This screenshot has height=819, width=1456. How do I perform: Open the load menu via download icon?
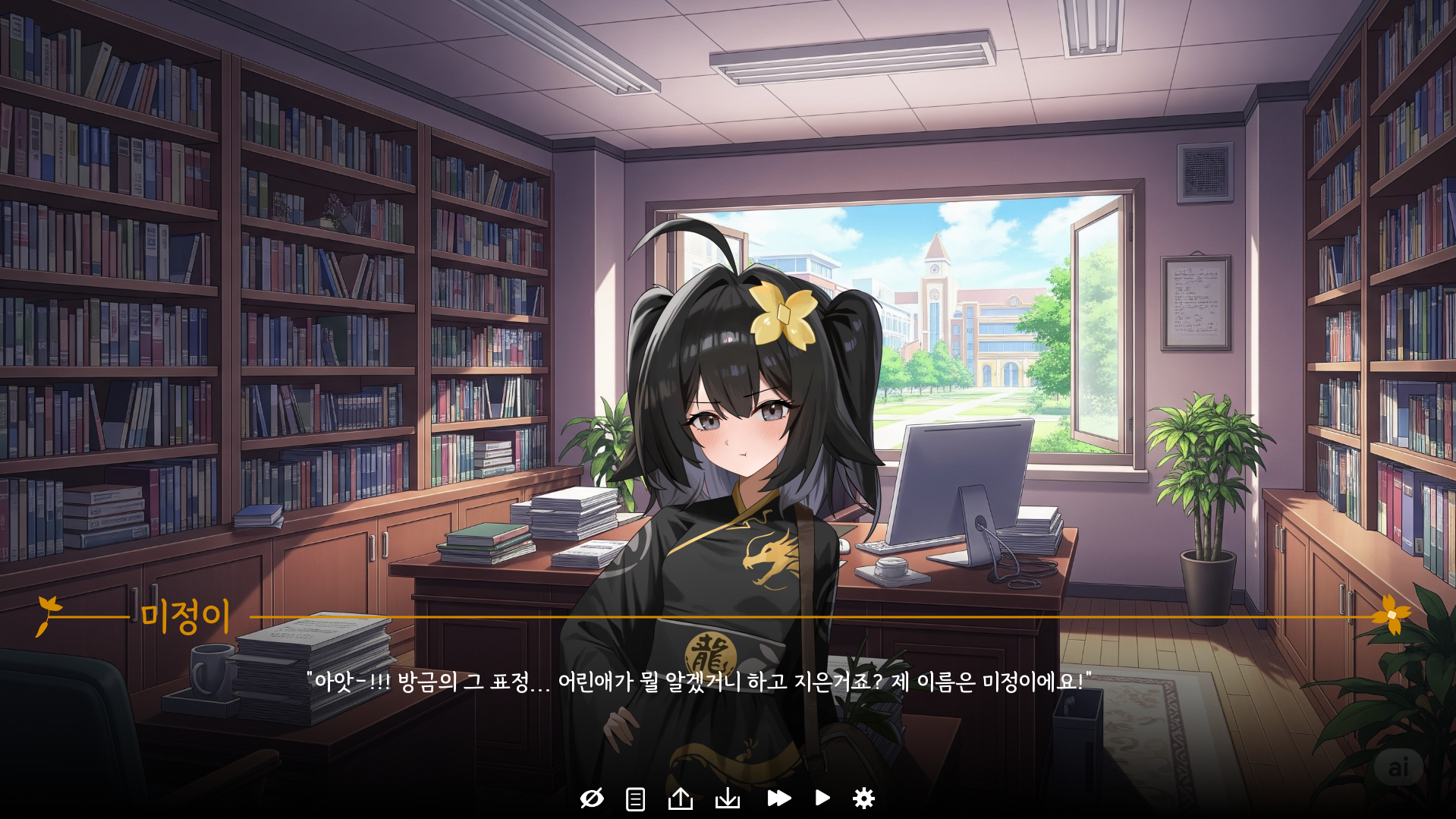tap(728, 799)
